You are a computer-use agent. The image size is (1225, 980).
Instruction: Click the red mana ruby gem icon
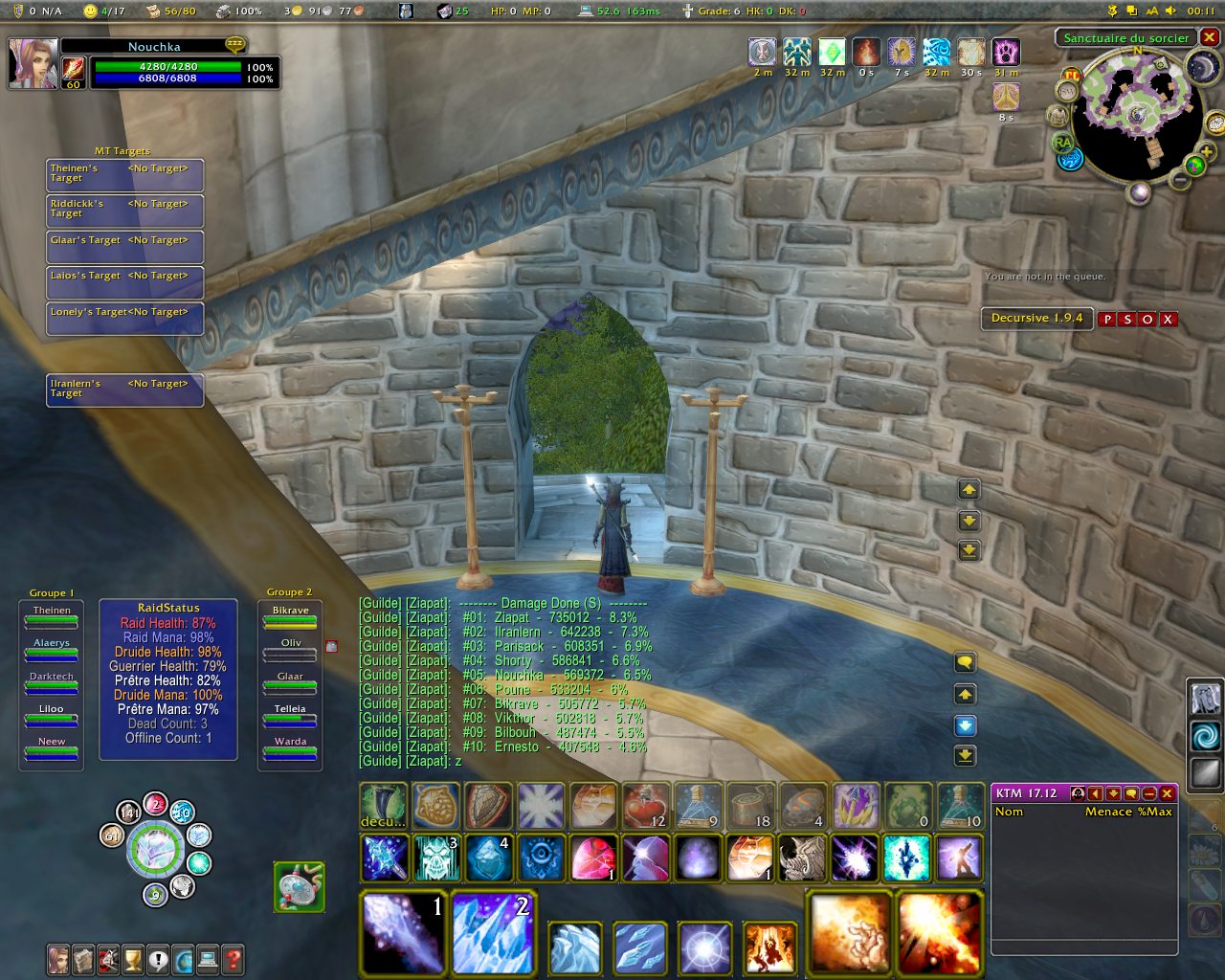[x=593, y=857]
